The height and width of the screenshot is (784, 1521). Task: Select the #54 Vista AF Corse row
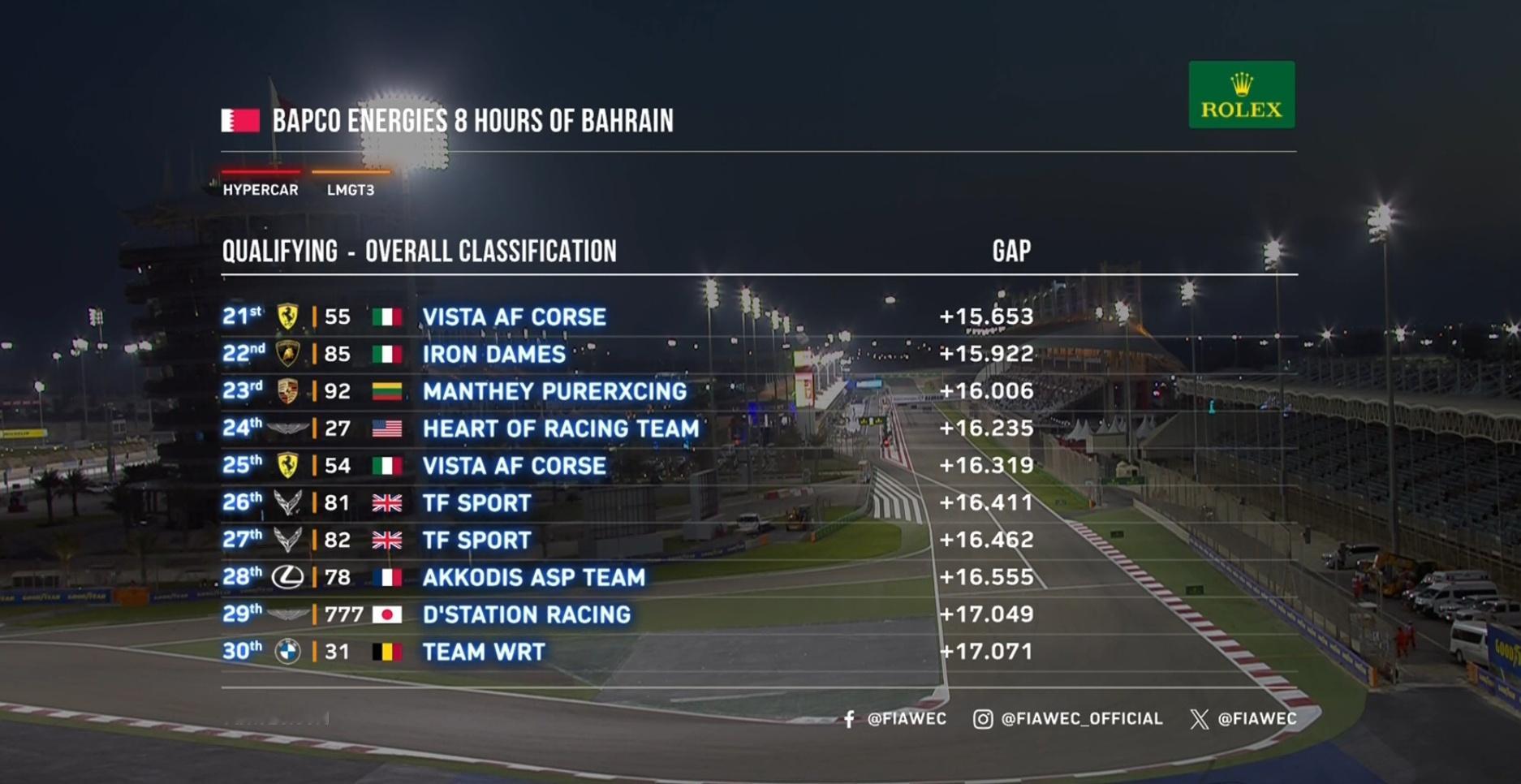pos(514,466)
